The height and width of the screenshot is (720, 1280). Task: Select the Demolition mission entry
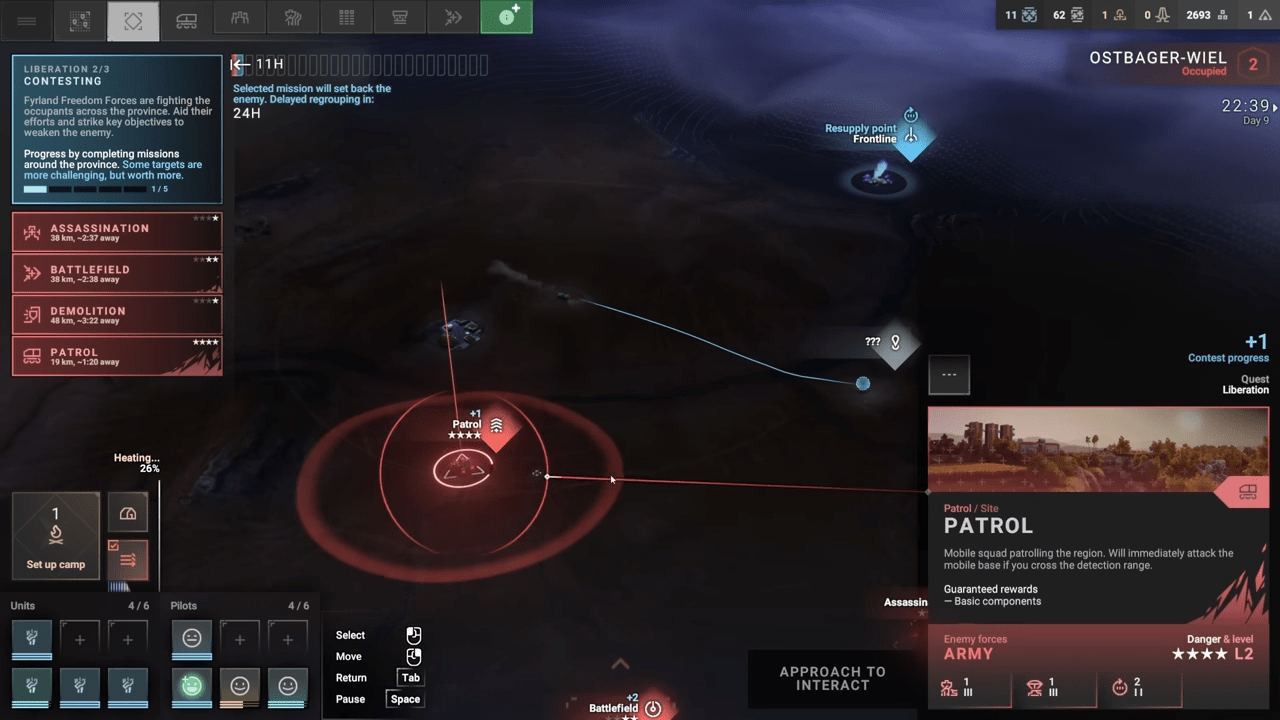(x=117, y=315)
